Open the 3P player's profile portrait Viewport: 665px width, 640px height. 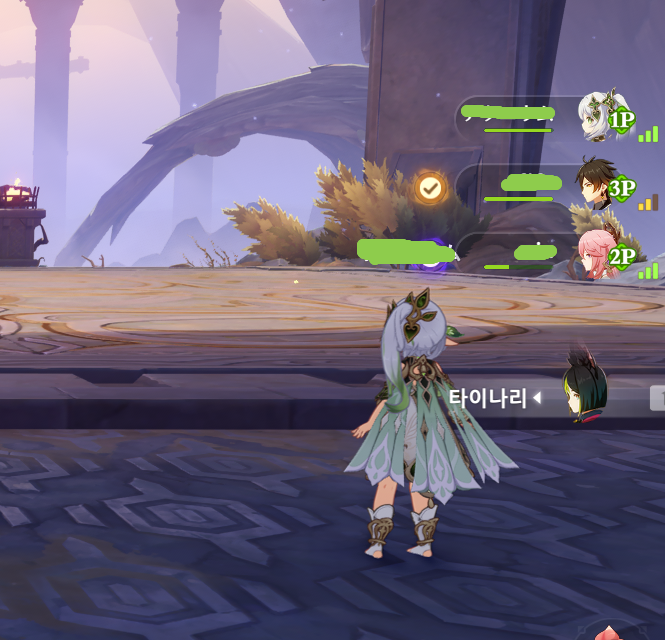tap(596, 183)
